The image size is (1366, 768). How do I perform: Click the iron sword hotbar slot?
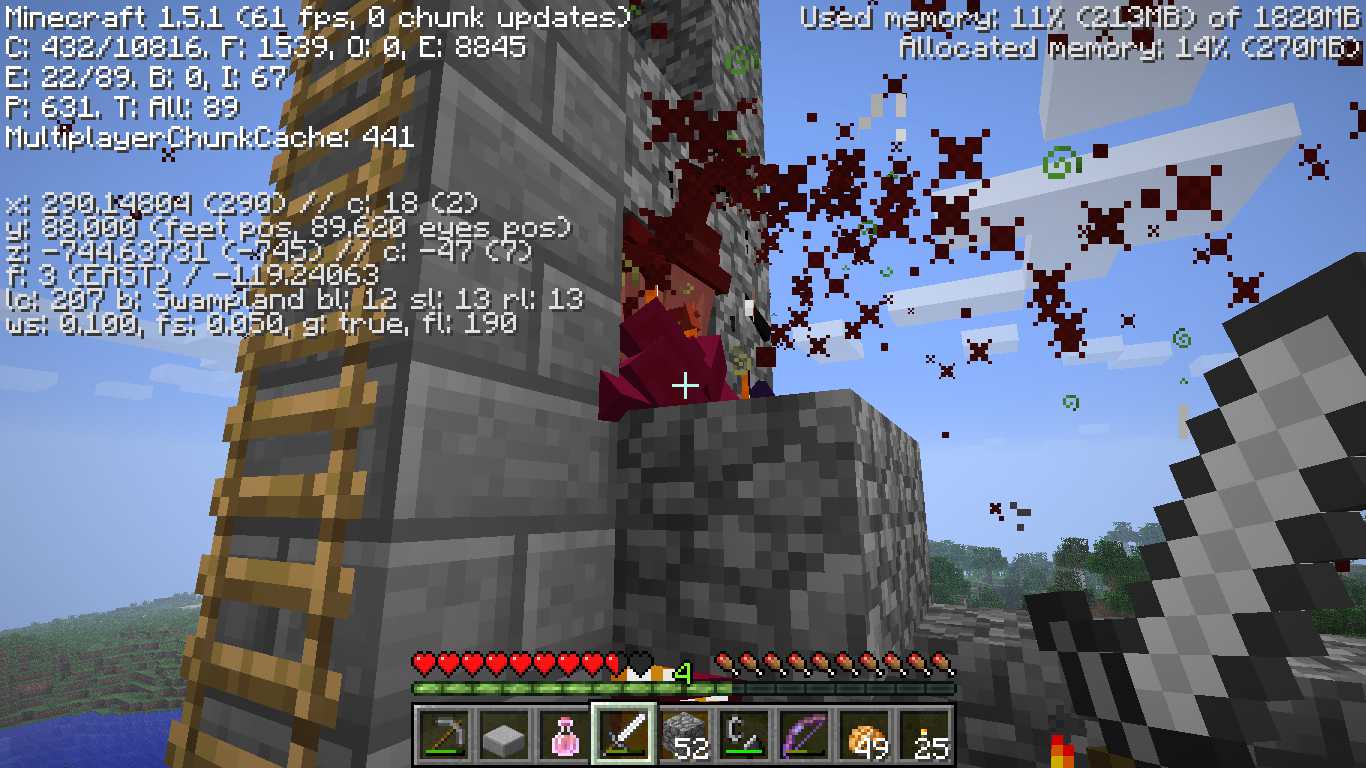tap(625, 737)
